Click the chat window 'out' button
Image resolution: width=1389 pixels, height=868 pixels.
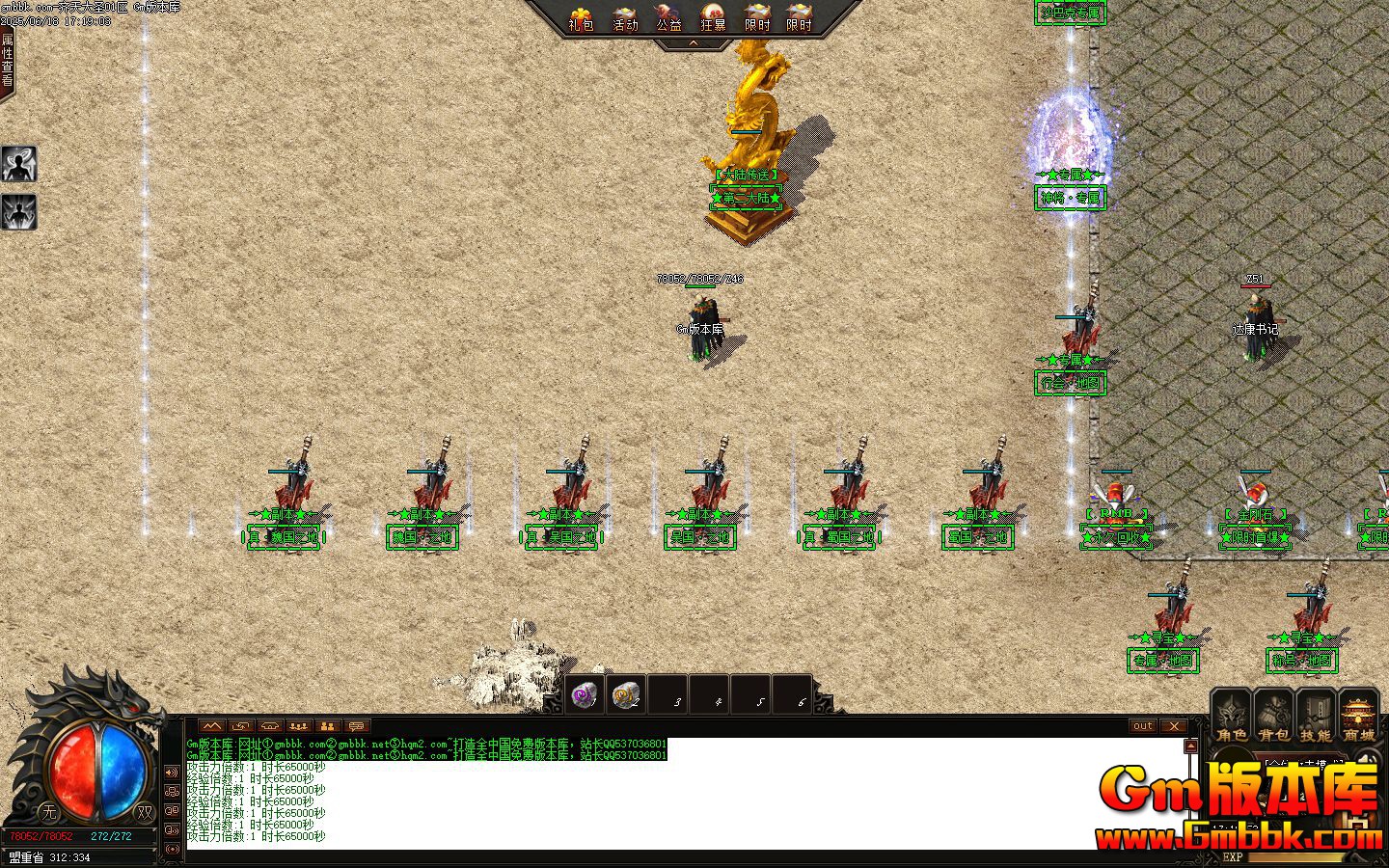click(1142, 726)
